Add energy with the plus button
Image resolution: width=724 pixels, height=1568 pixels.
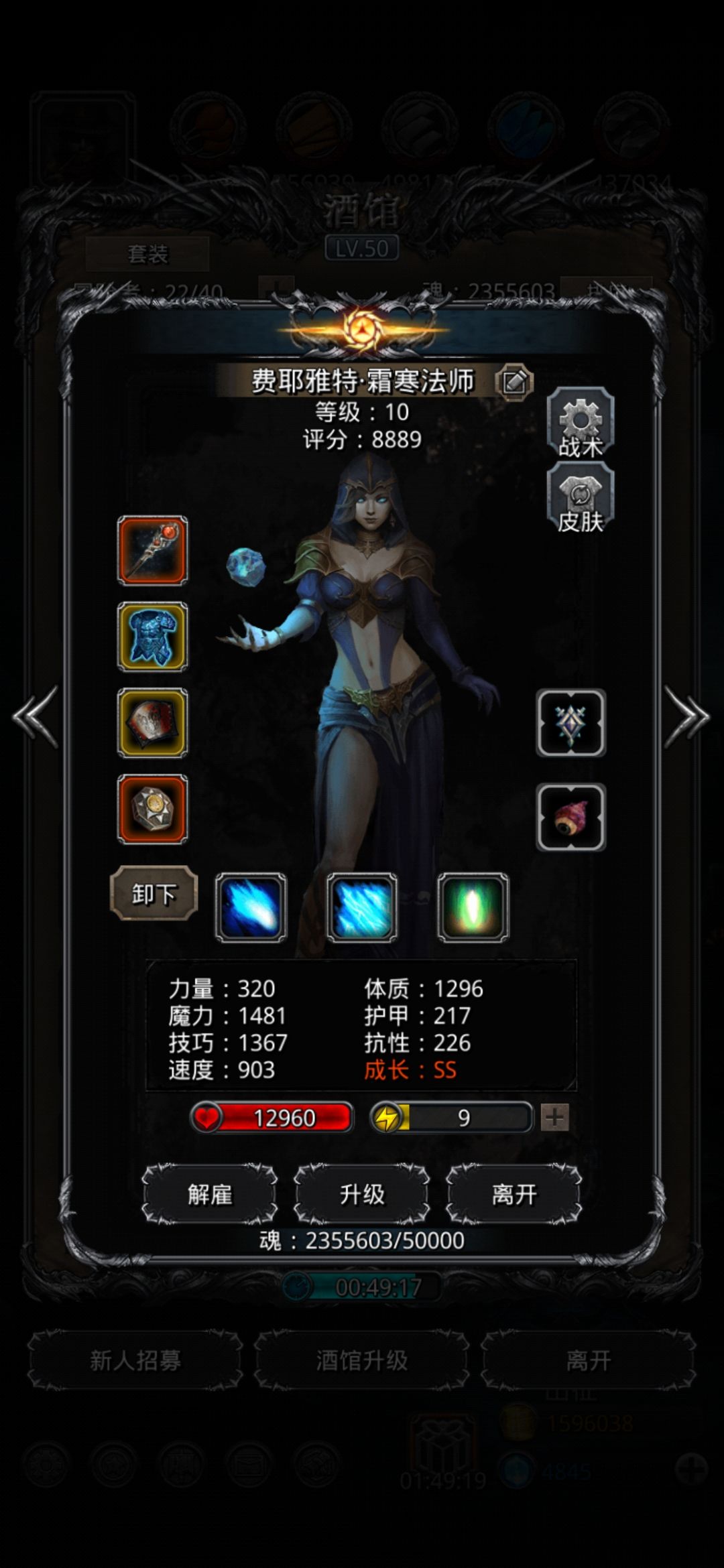pyautogui.click(x=555, y=1118)
